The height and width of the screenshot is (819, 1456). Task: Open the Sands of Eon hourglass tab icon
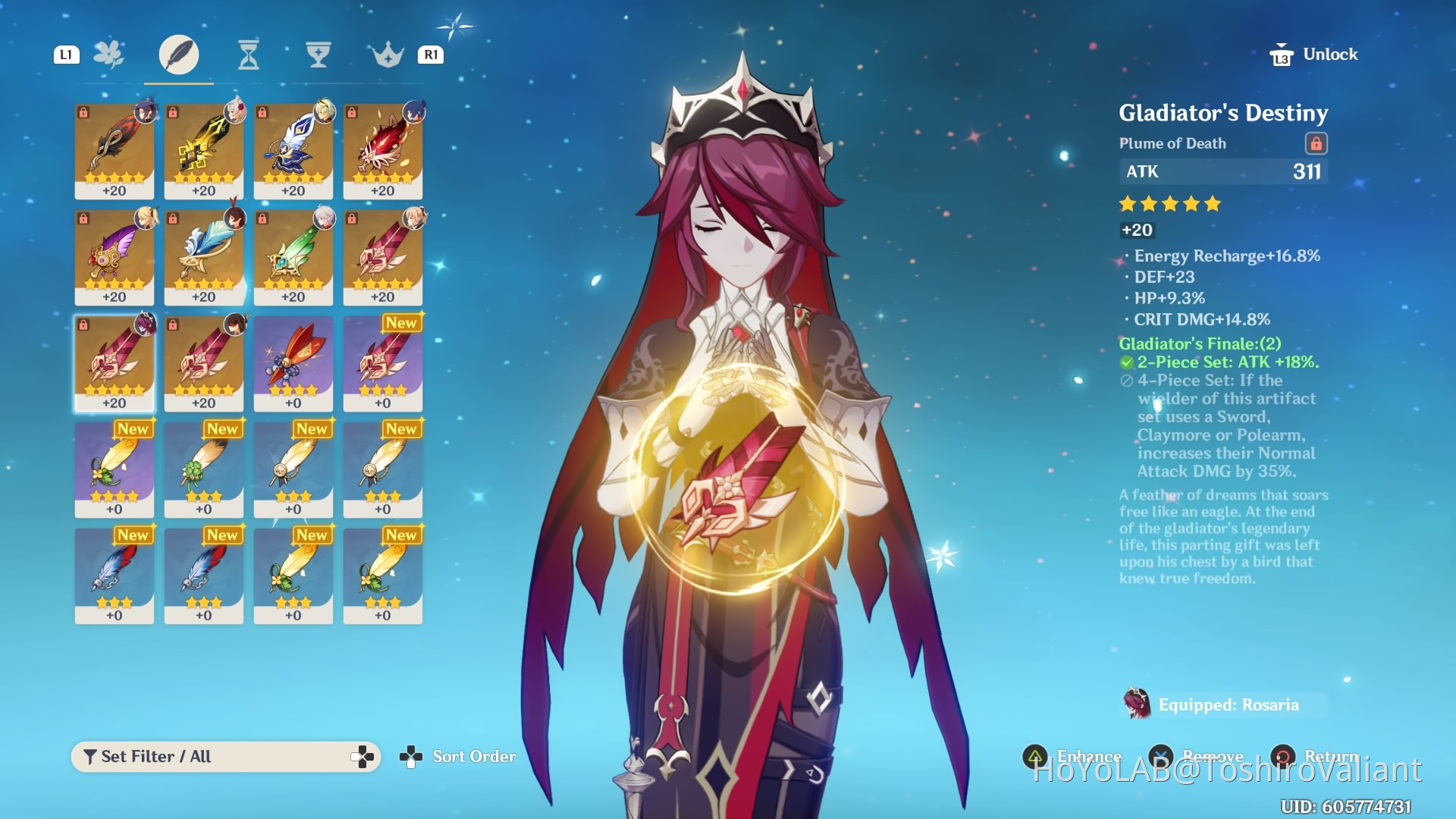pos(249,55)
